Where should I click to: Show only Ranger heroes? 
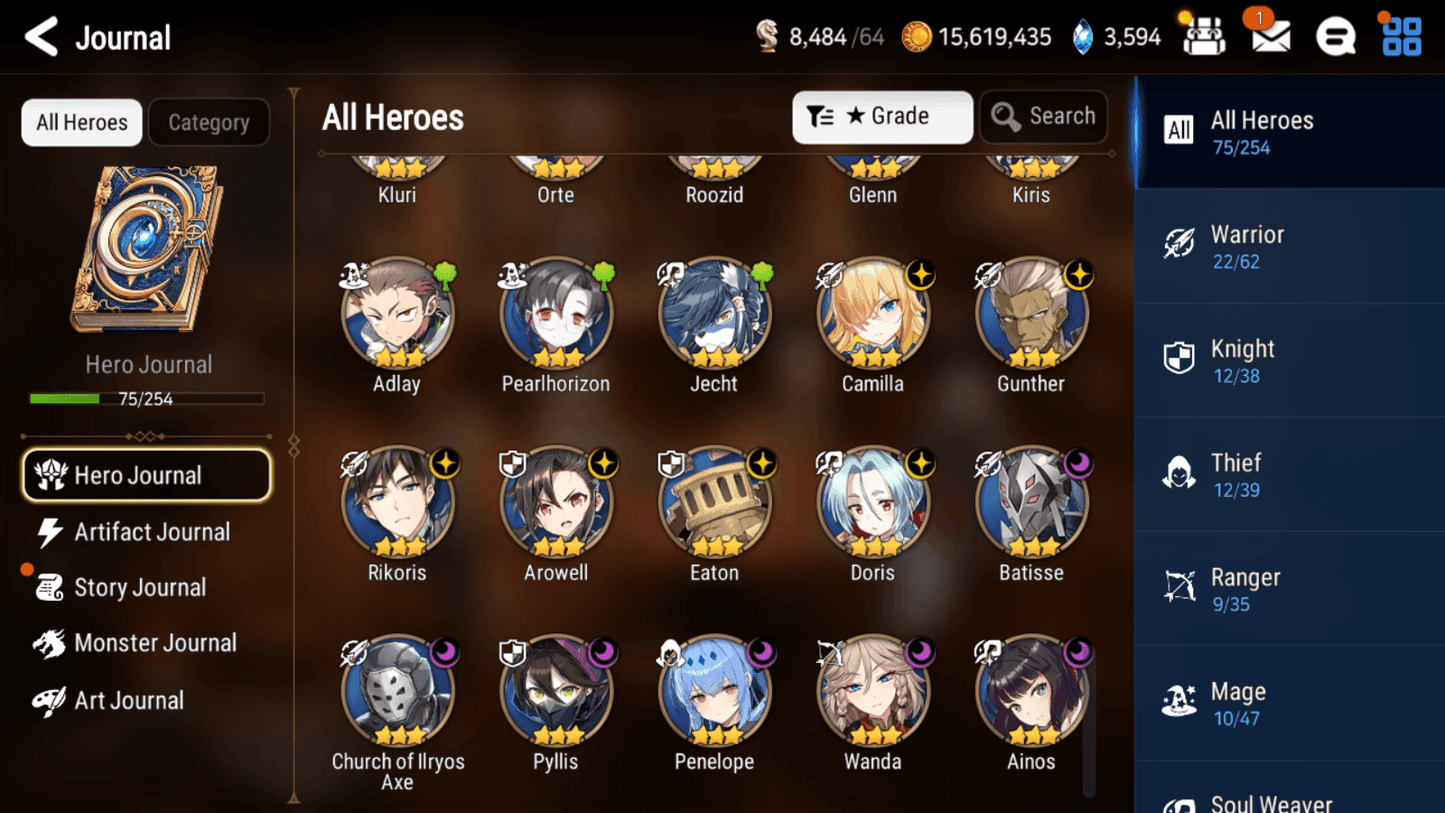click(x=1289, y=589)
